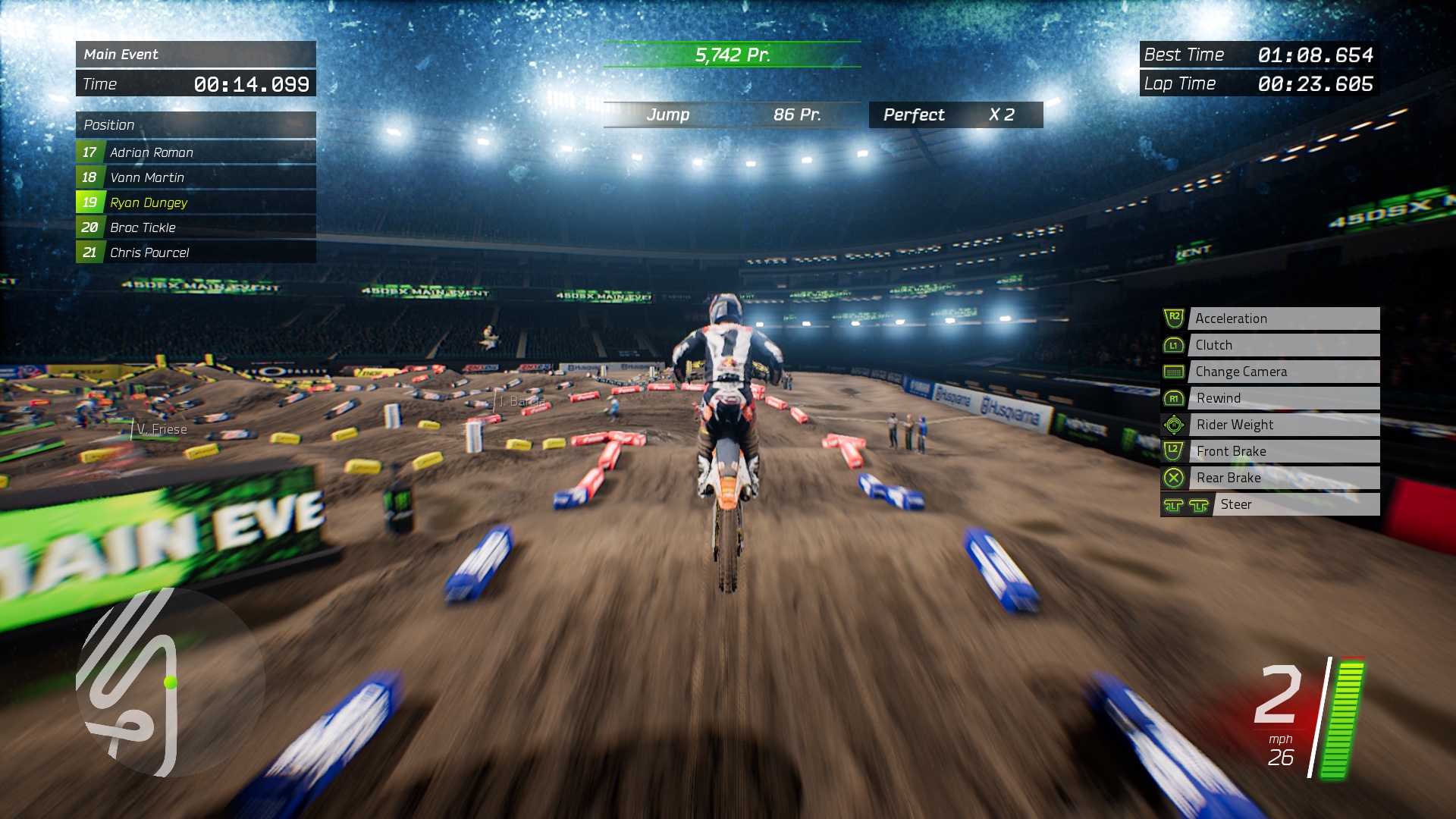The width and height of the screenshot is (1456, 819).
Task: Open the Main Event tab
Action: click(x=121, y=55)
